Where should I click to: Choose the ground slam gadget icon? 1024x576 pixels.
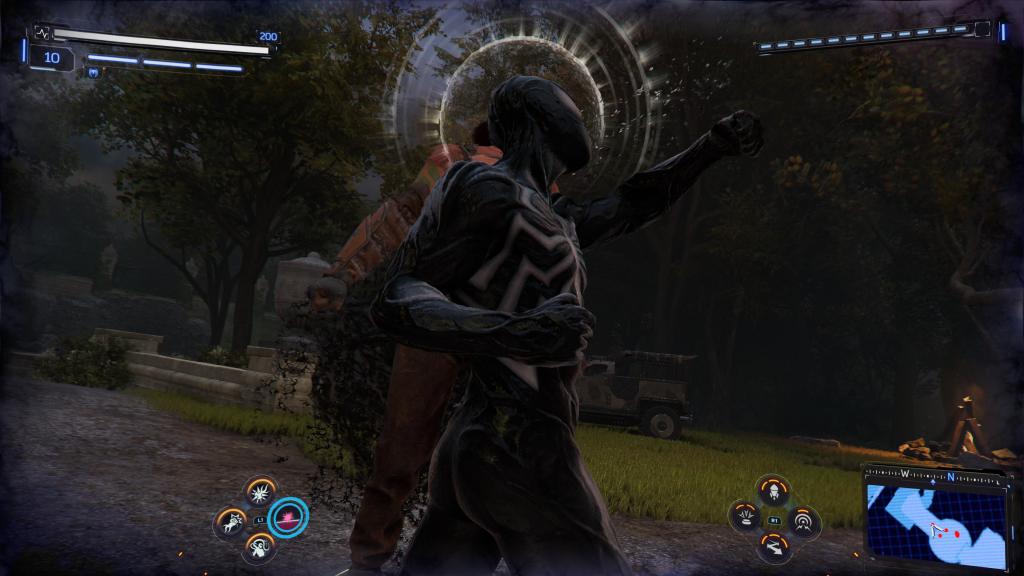(x=746, y=518)
